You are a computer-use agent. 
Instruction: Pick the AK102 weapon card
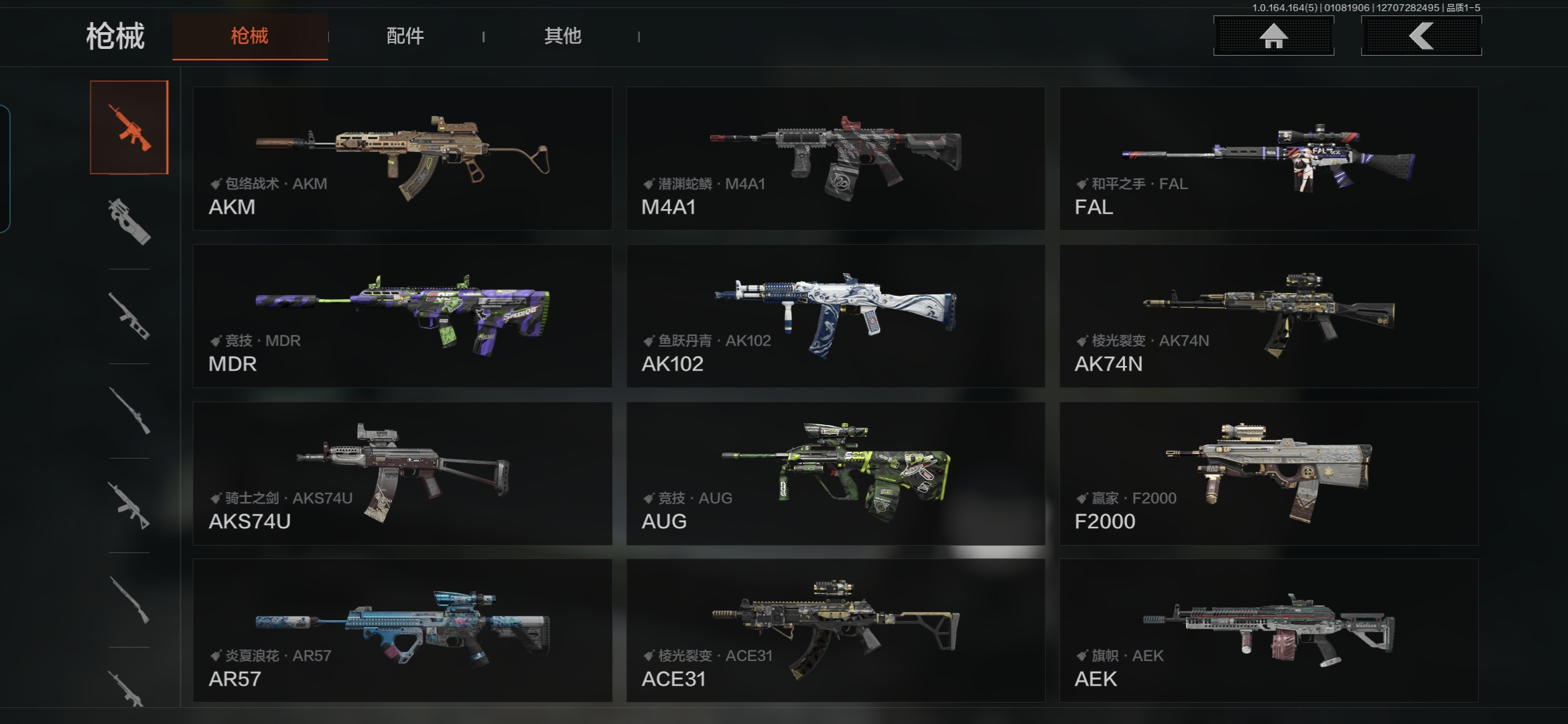[836, 316]
